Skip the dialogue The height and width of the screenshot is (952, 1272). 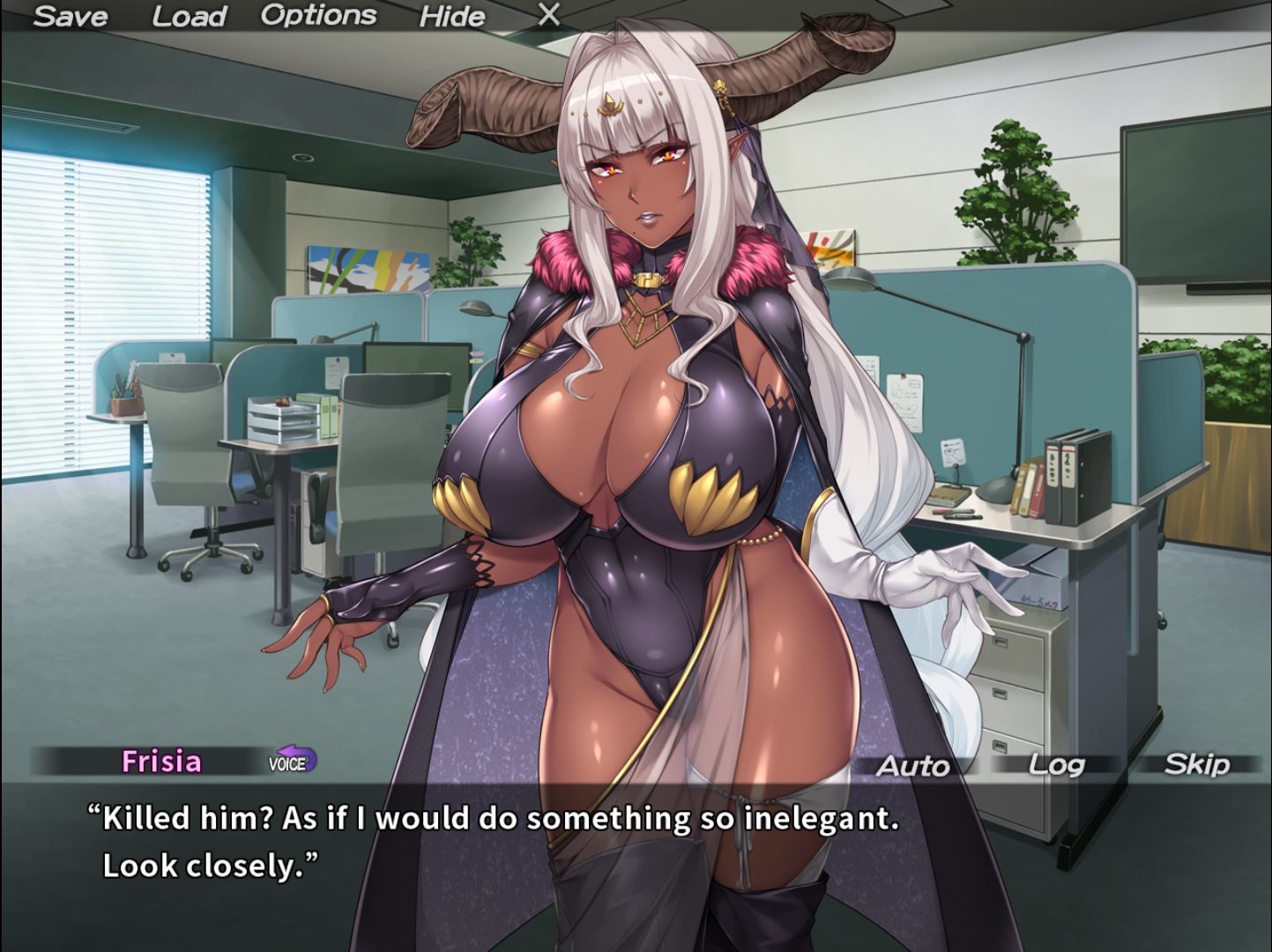pyautogui.click(x=1195, y=764)
